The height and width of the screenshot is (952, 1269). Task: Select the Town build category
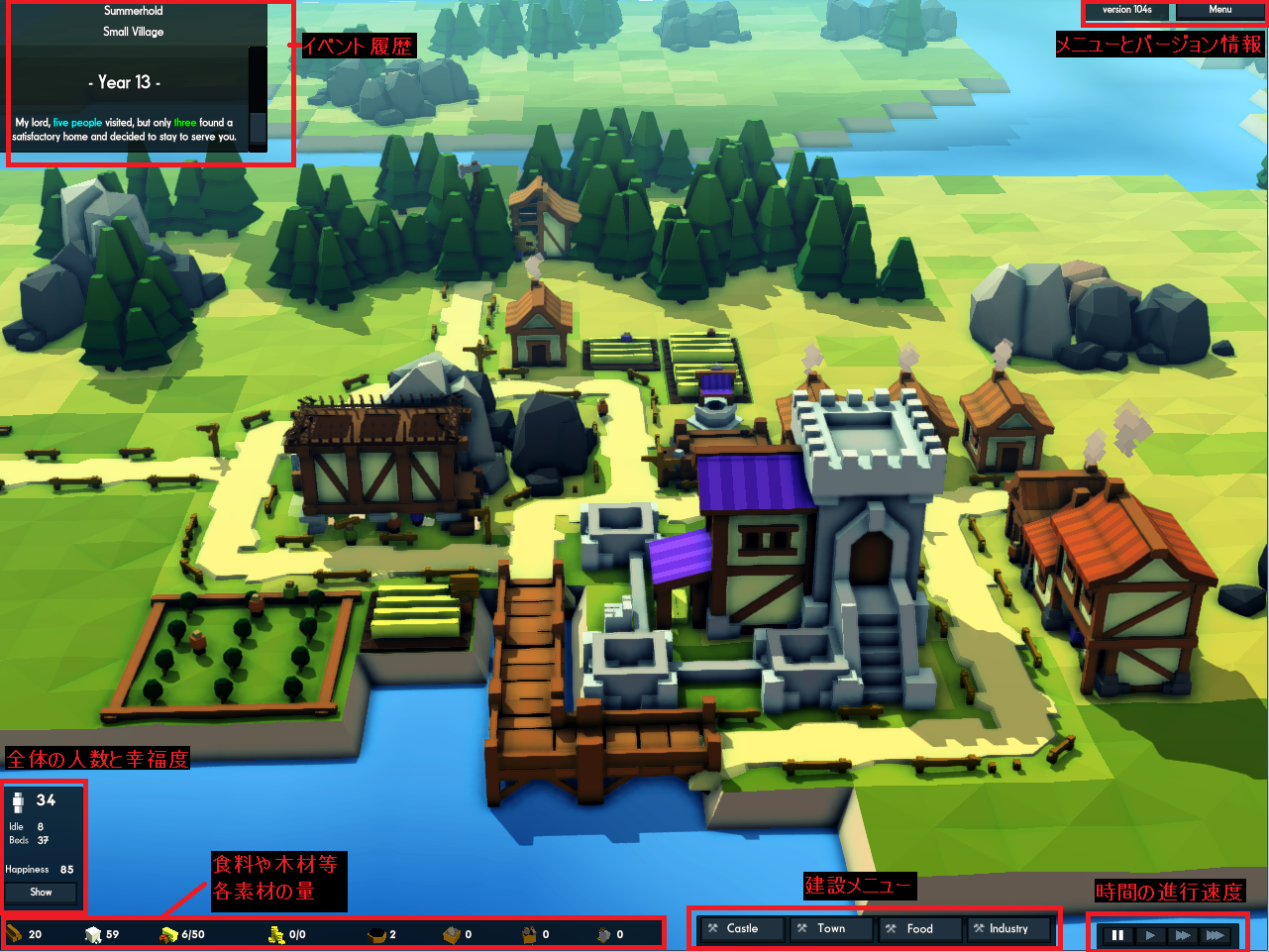830,929
